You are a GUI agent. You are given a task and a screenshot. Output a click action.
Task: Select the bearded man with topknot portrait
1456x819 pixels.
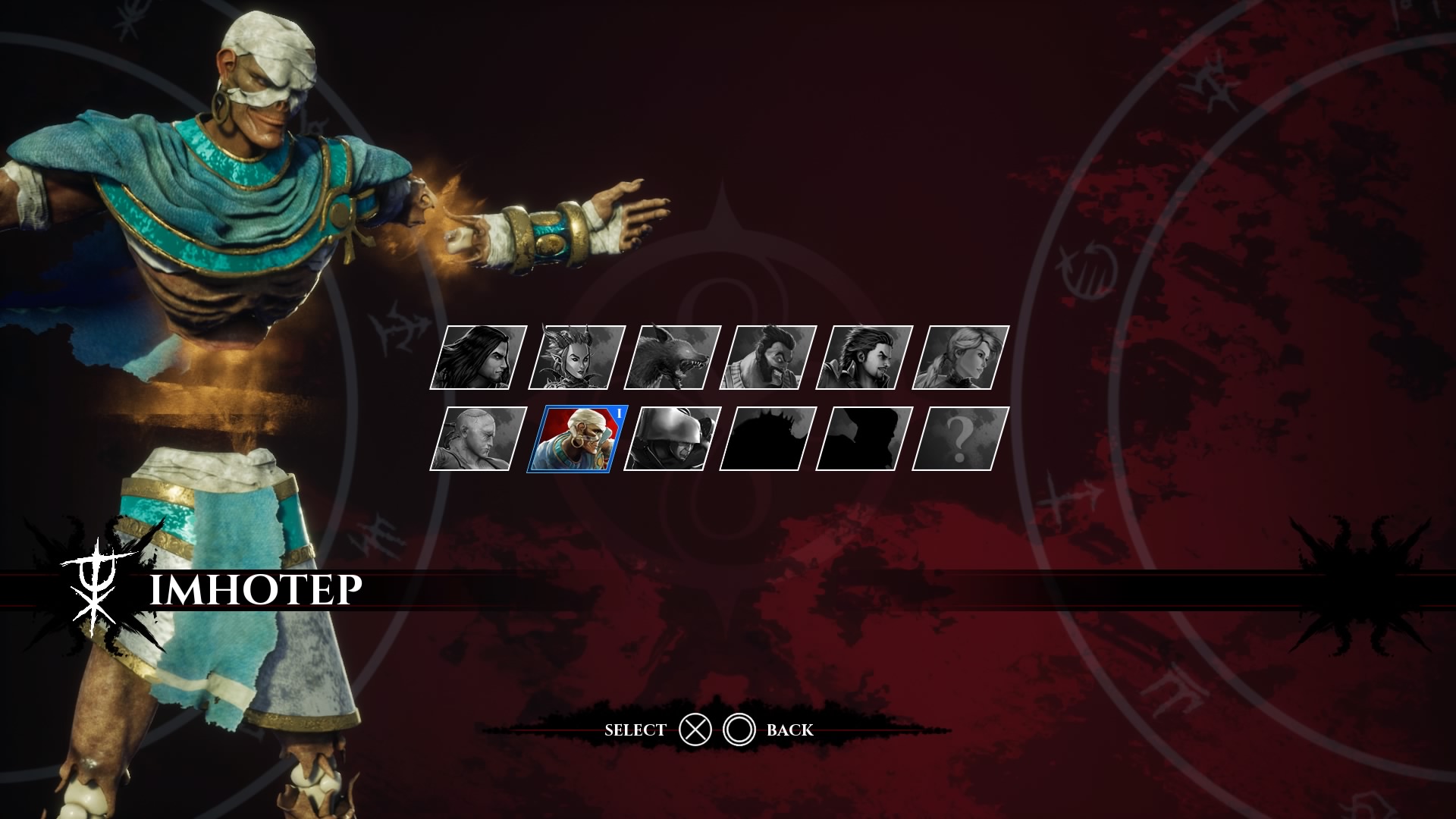[x=768, y=358]
